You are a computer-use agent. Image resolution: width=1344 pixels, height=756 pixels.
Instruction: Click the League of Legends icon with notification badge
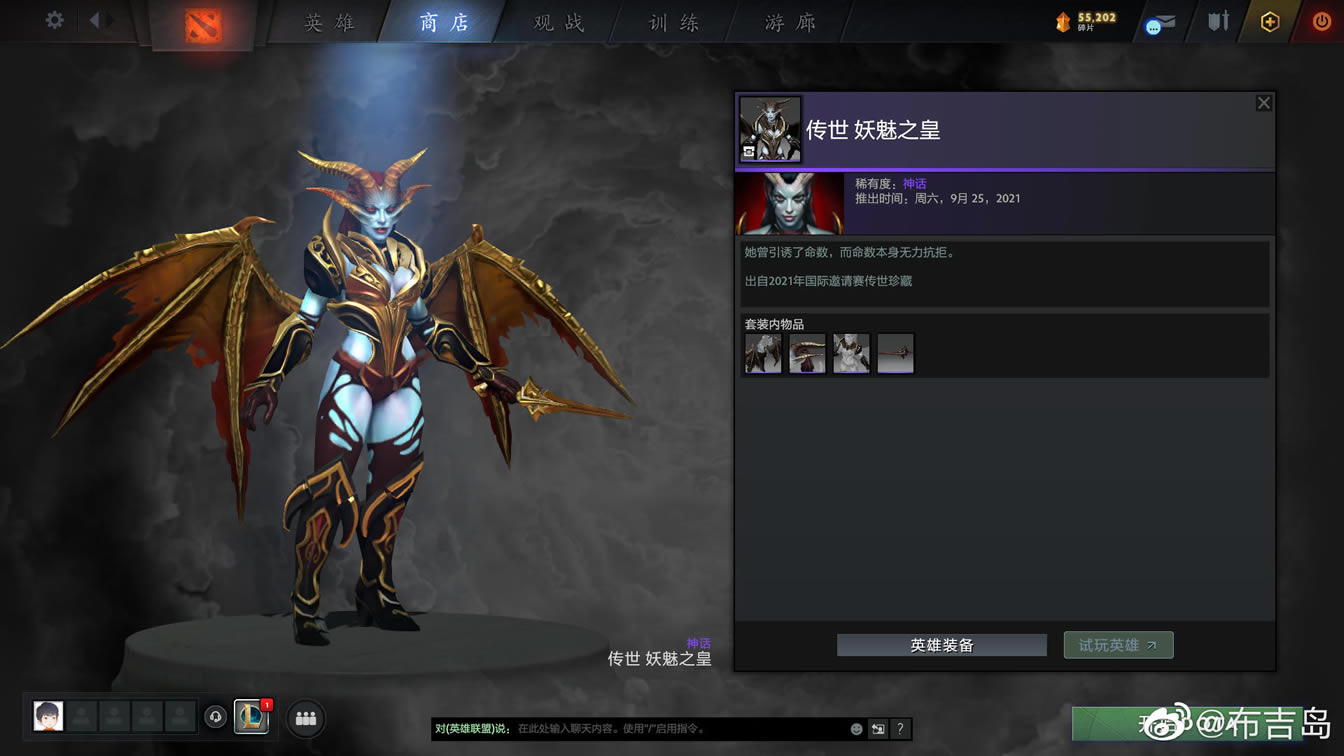[x=251, y=717]
